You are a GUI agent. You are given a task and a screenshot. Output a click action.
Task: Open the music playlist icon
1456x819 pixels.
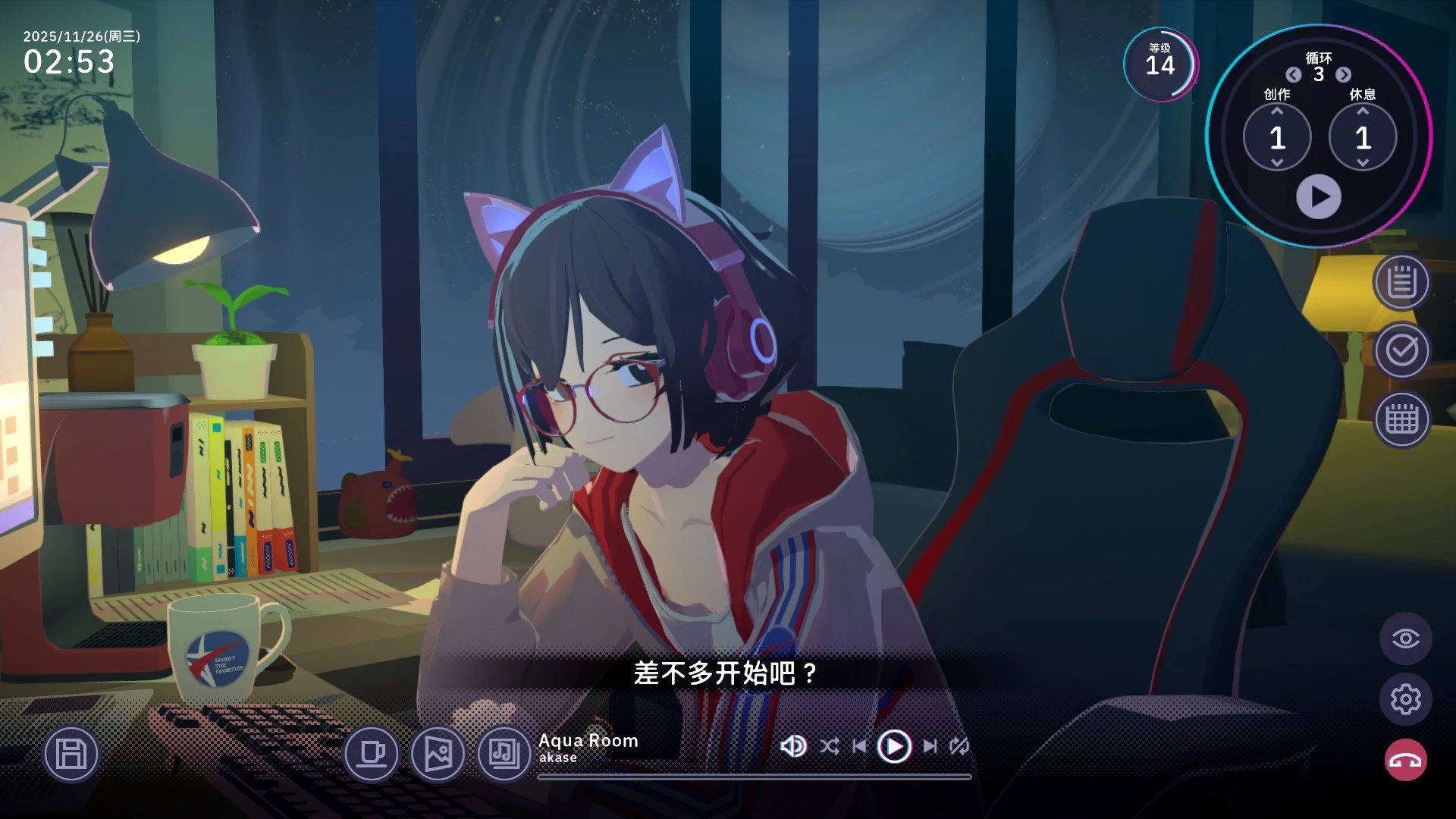(x=504, y=754)
